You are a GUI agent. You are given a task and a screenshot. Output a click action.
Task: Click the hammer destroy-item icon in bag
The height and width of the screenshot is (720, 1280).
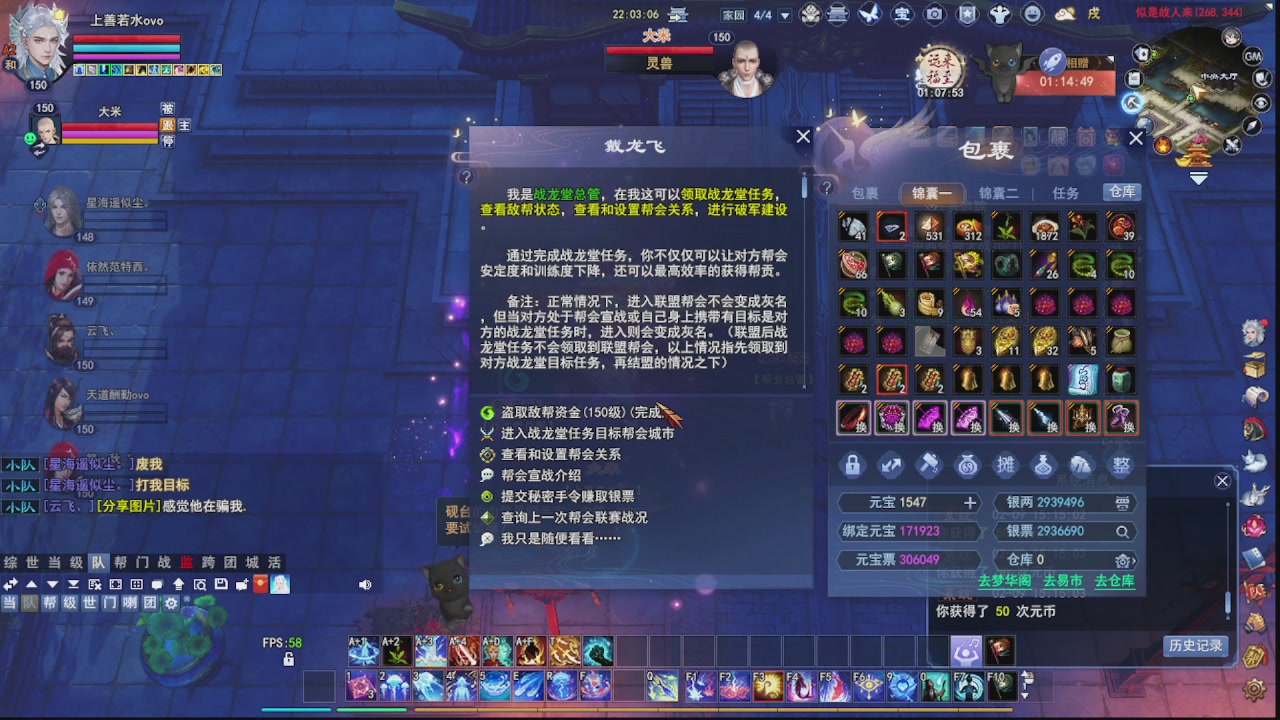pyautogui.click(x=928, y=466)
